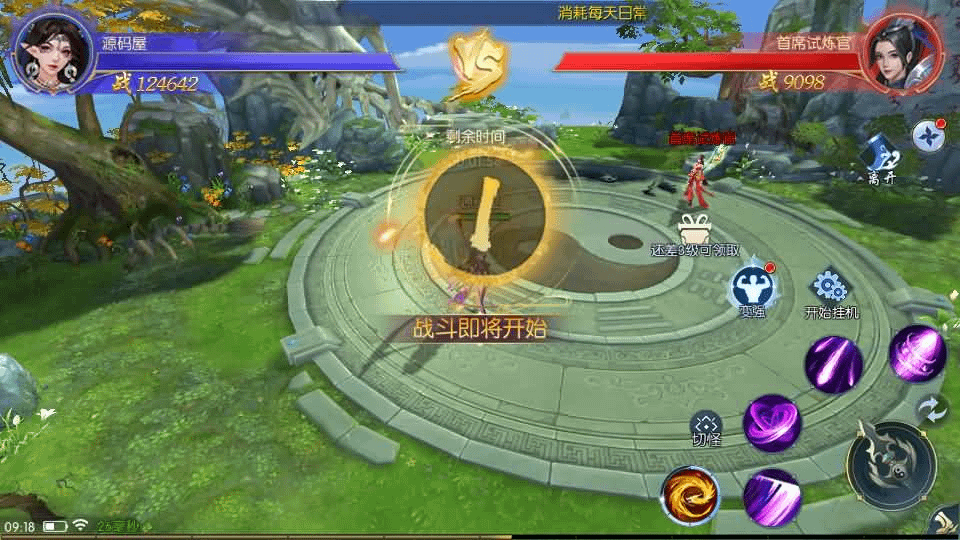This screenshot has width=960, height=540.
Task: Select the opponent portrait 首席试炼官
Action: click(900, 54)
